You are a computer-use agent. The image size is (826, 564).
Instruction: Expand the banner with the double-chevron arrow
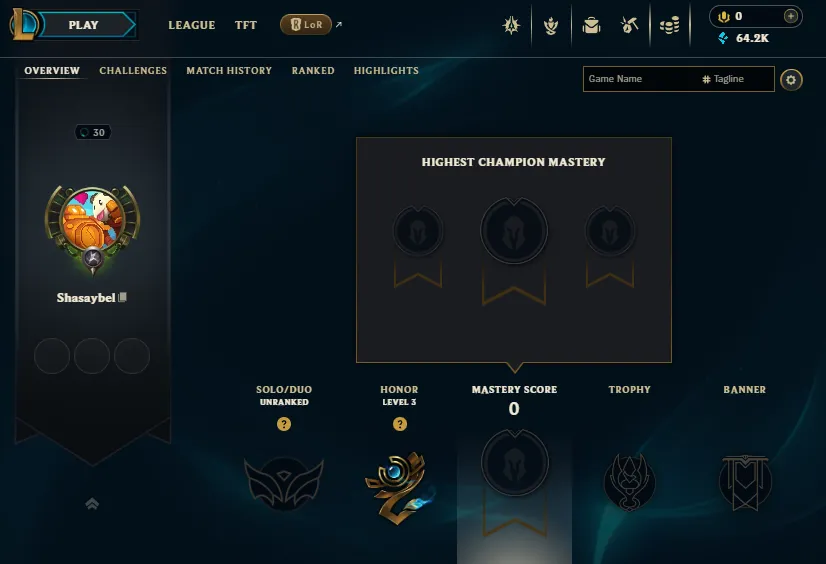(92, 505)
